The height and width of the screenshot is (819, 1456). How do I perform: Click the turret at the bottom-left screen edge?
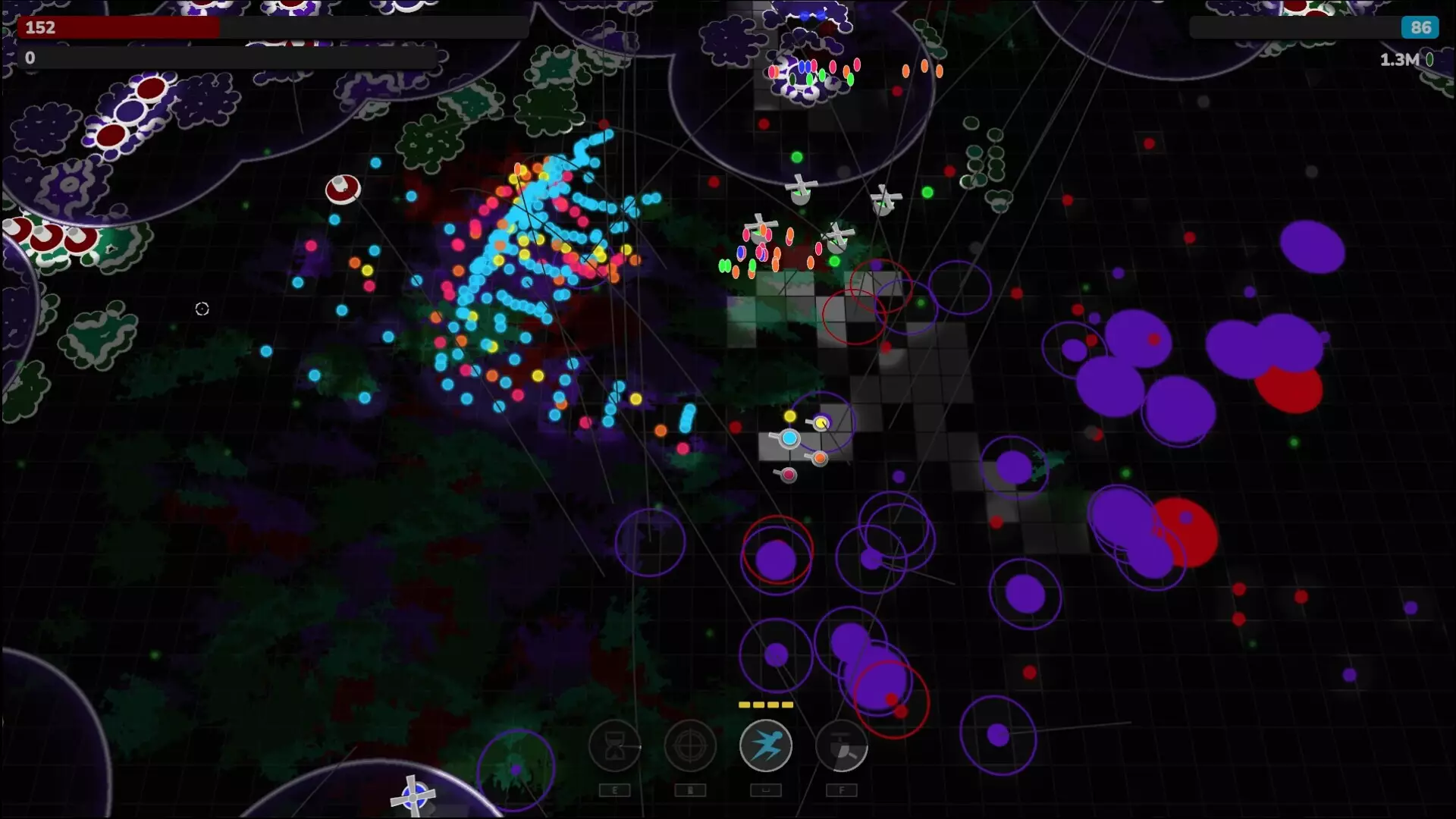413,796
